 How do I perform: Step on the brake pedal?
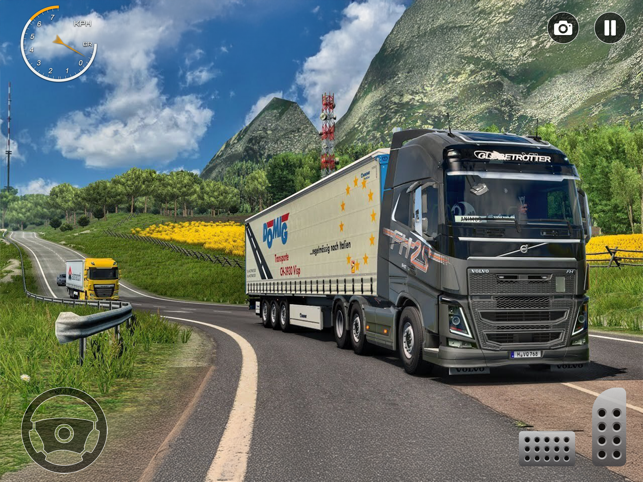[547, 448]
